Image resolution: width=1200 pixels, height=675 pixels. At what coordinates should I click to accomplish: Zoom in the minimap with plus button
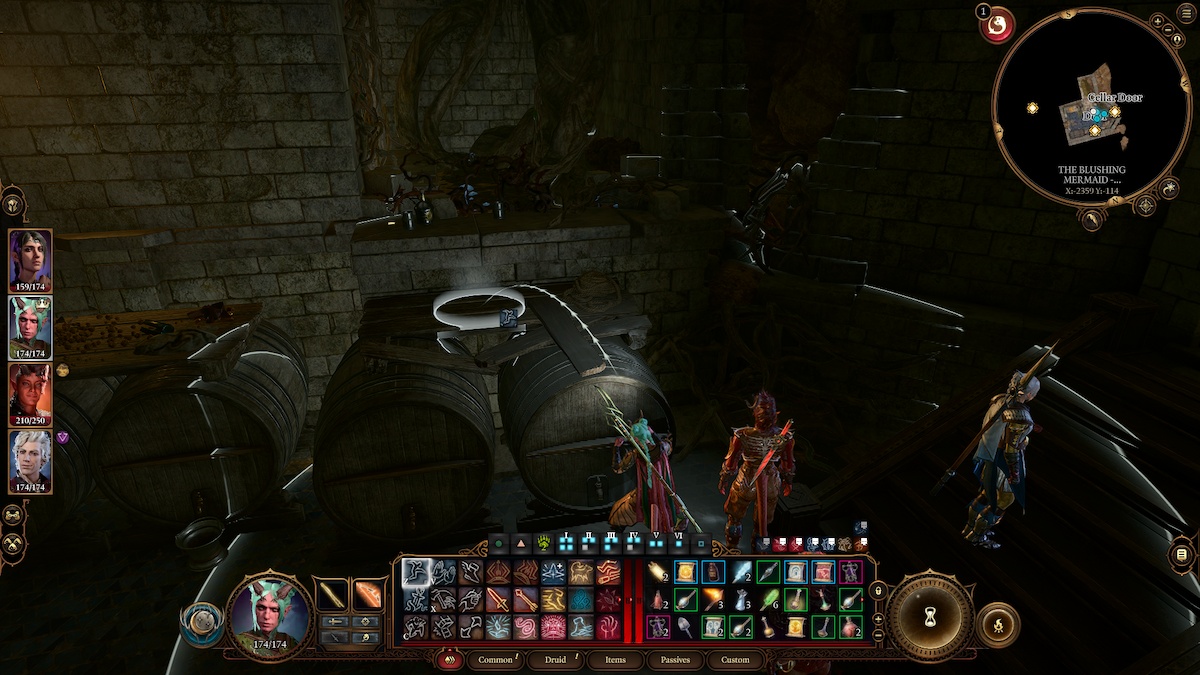tap(1157, 21)
